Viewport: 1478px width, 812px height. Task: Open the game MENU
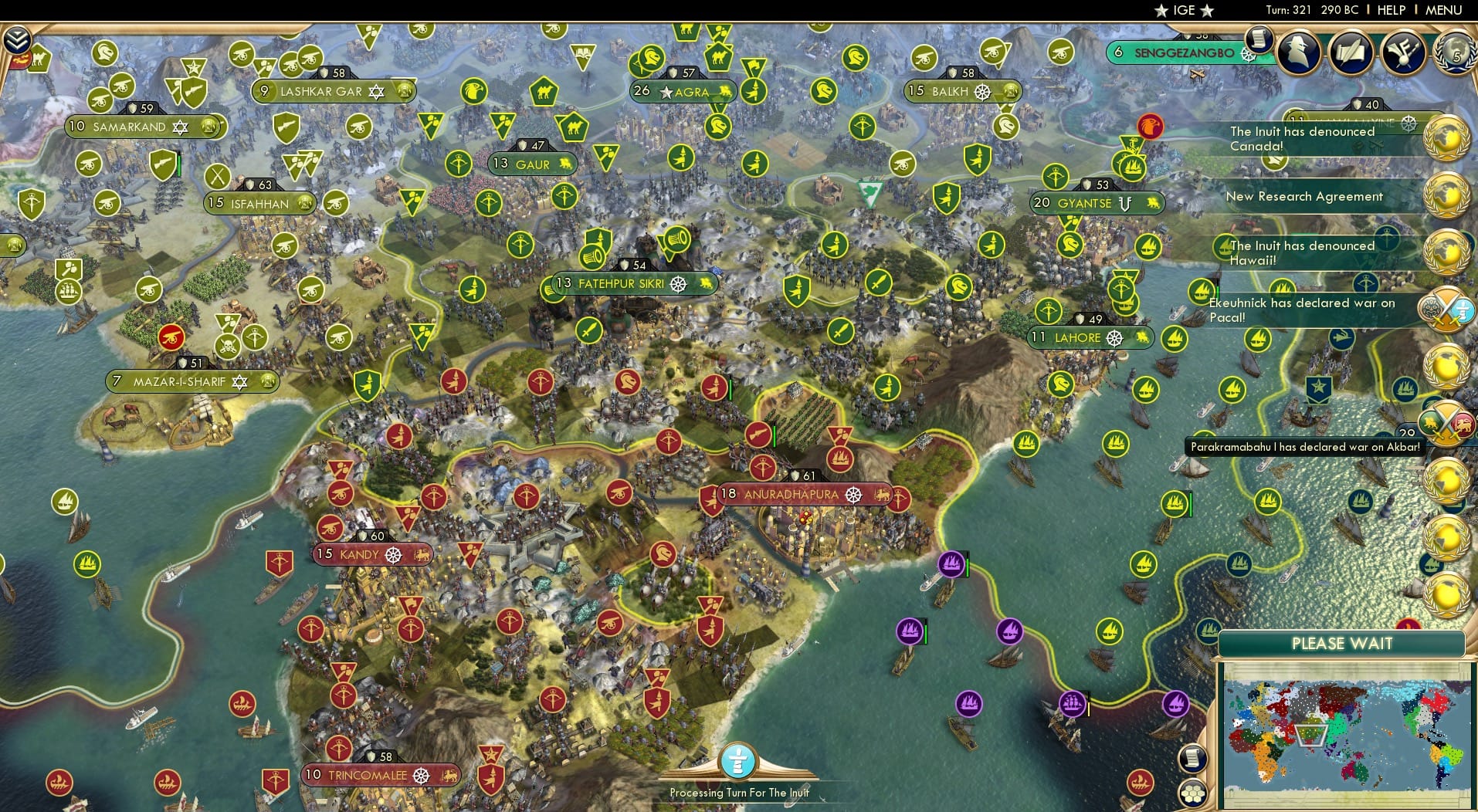point(1443,10)
